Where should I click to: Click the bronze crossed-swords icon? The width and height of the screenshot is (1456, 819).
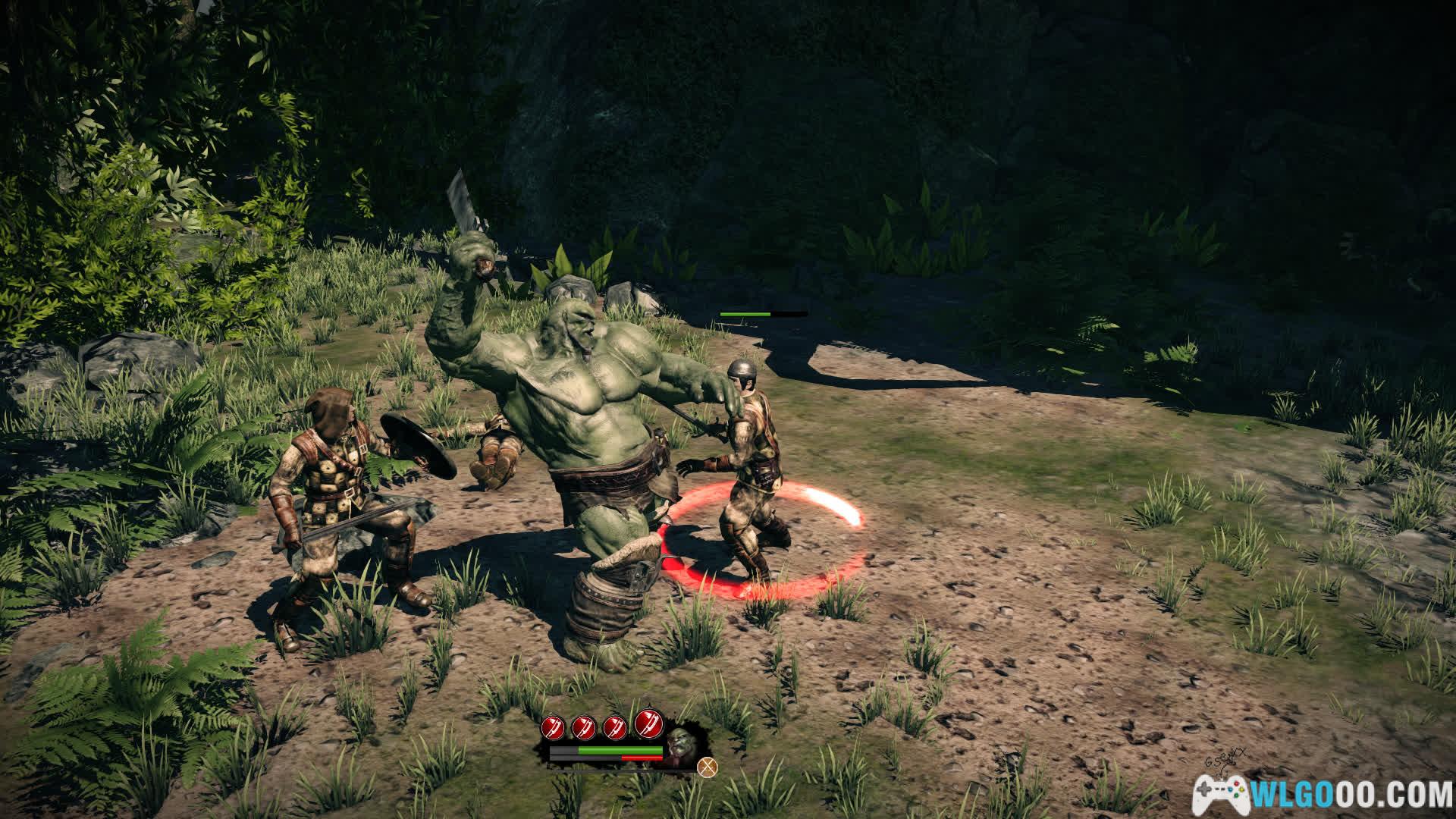click(708, 767)
